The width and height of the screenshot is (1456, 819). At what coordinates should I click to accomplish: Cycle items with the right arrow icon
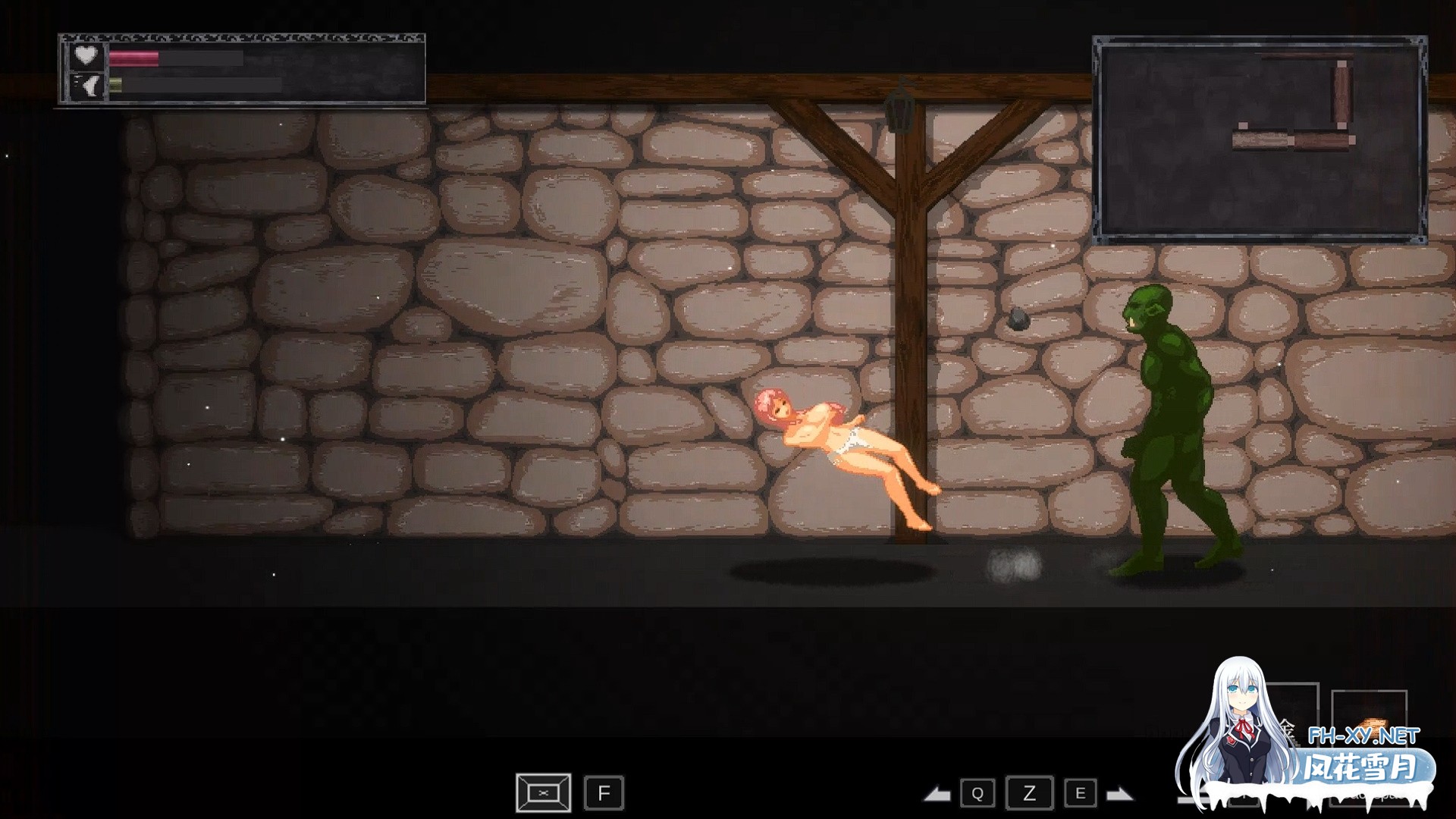(1119, 794)
